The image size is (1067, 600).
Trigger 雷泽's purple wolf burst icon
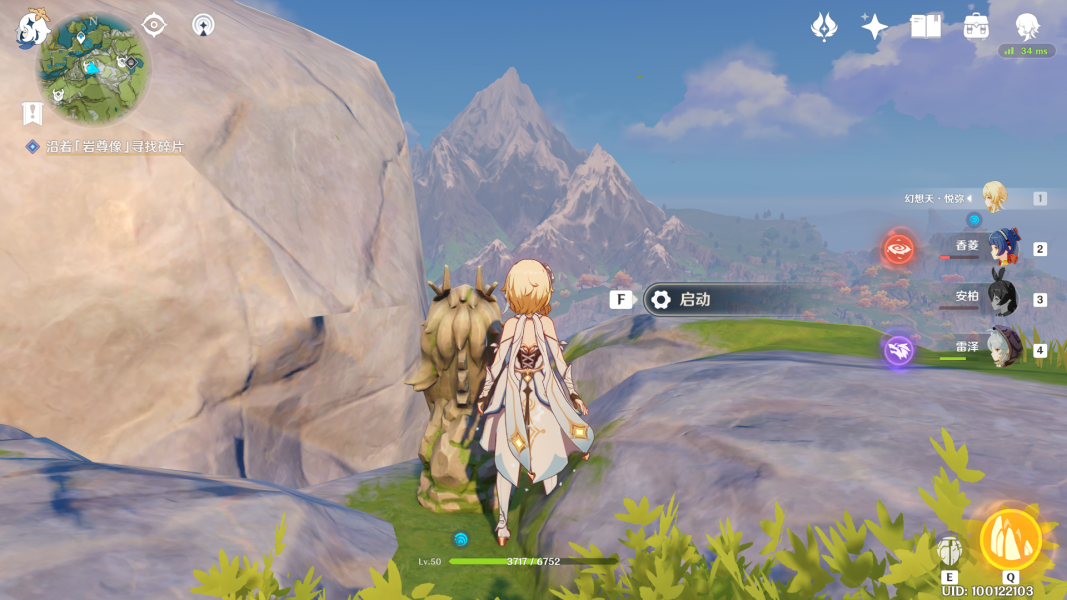pyautogui.click(x=898, y=350)
